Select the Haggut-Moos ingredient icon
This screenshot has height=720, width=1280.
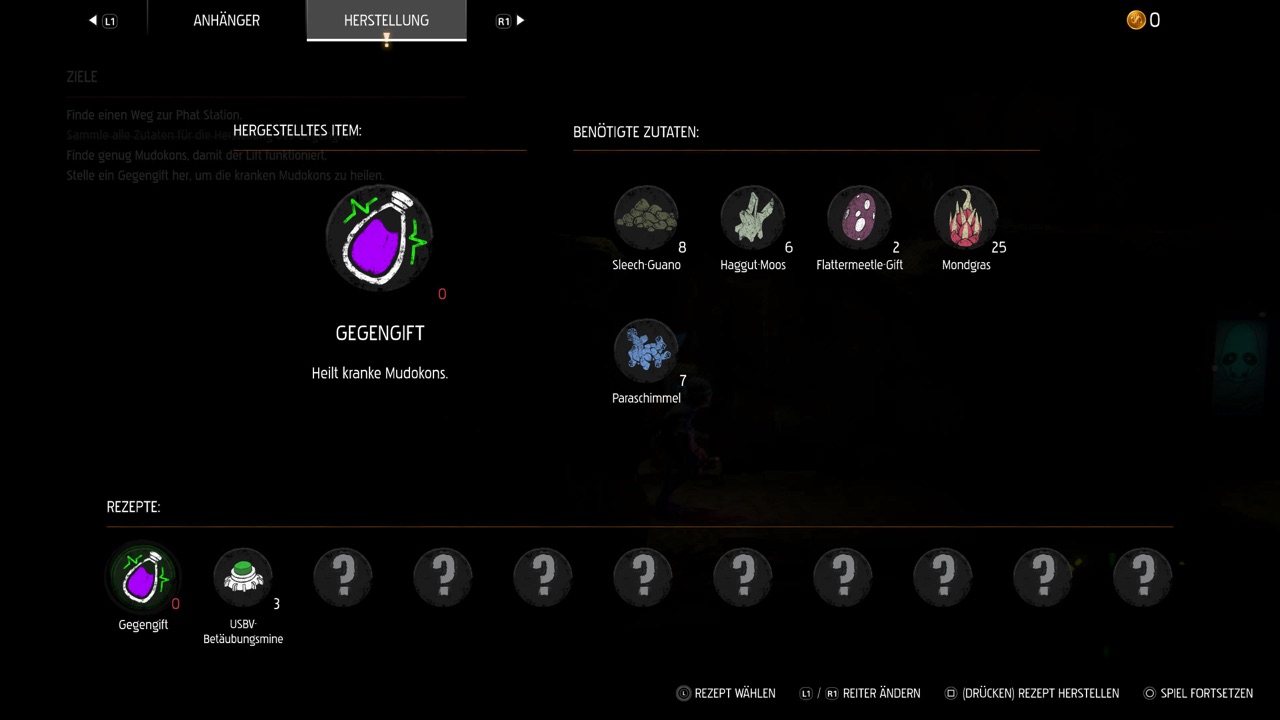[x=753, y=216]
